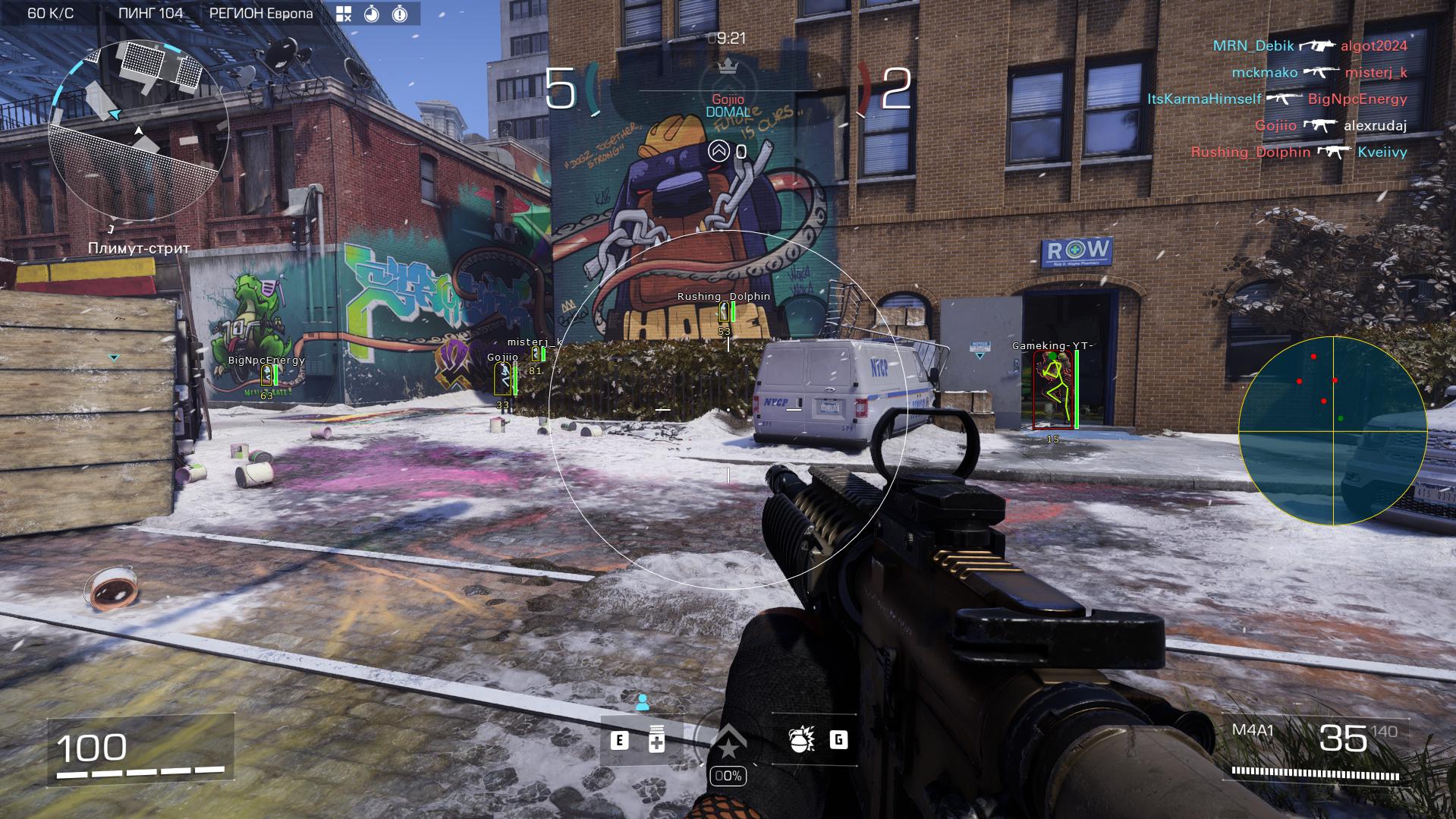Click the grid icon beside the region label
The height and width of the screenshot is (819, 1456).
click(344, 14)
